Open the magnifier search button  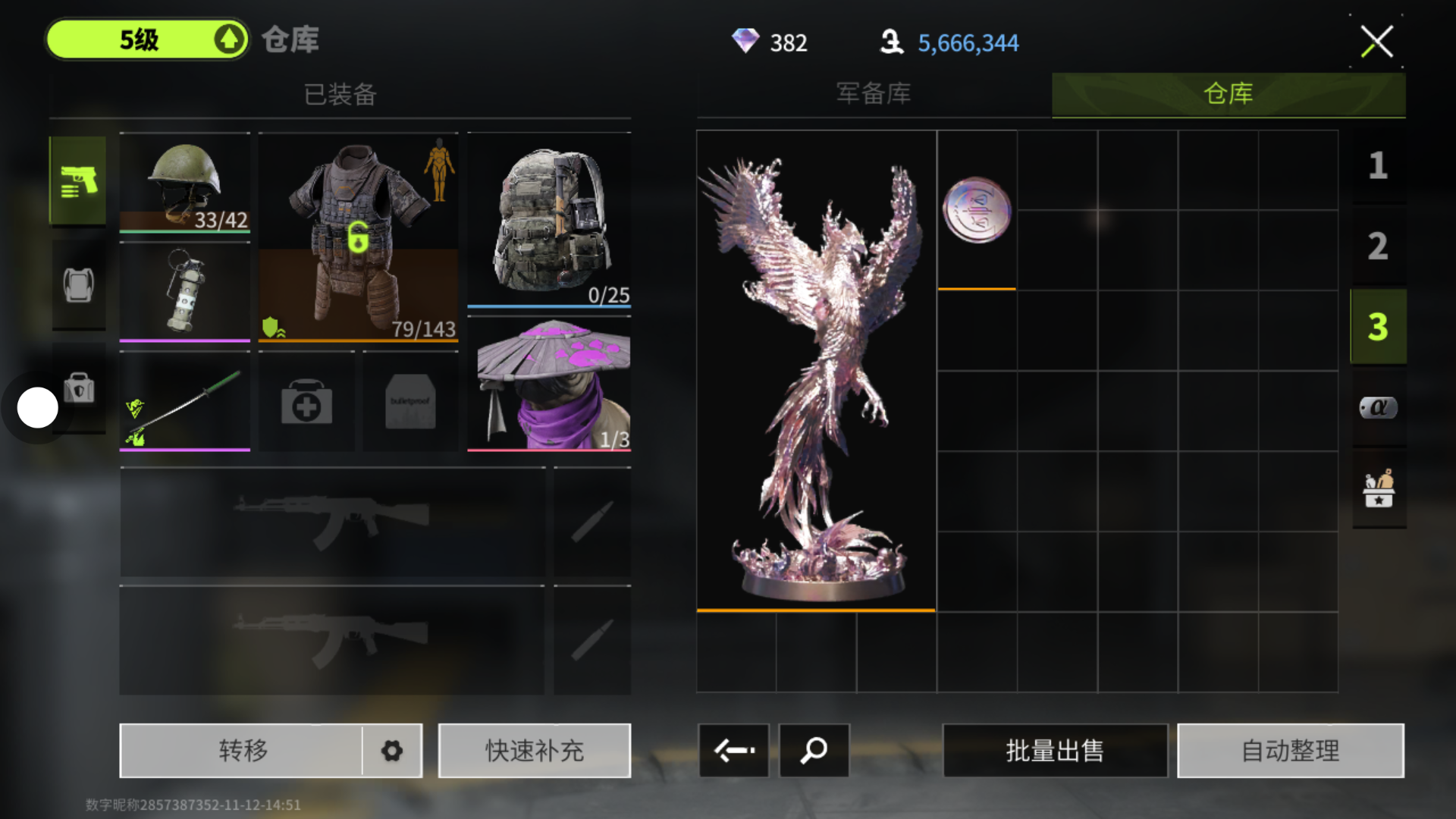[814, 751]
